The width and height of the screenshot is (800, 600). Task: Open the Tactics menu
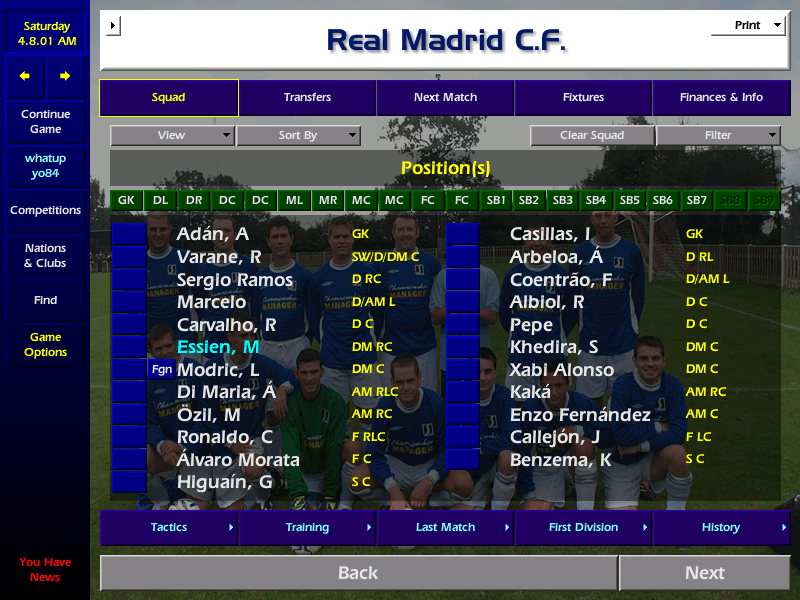coord(169,527)
